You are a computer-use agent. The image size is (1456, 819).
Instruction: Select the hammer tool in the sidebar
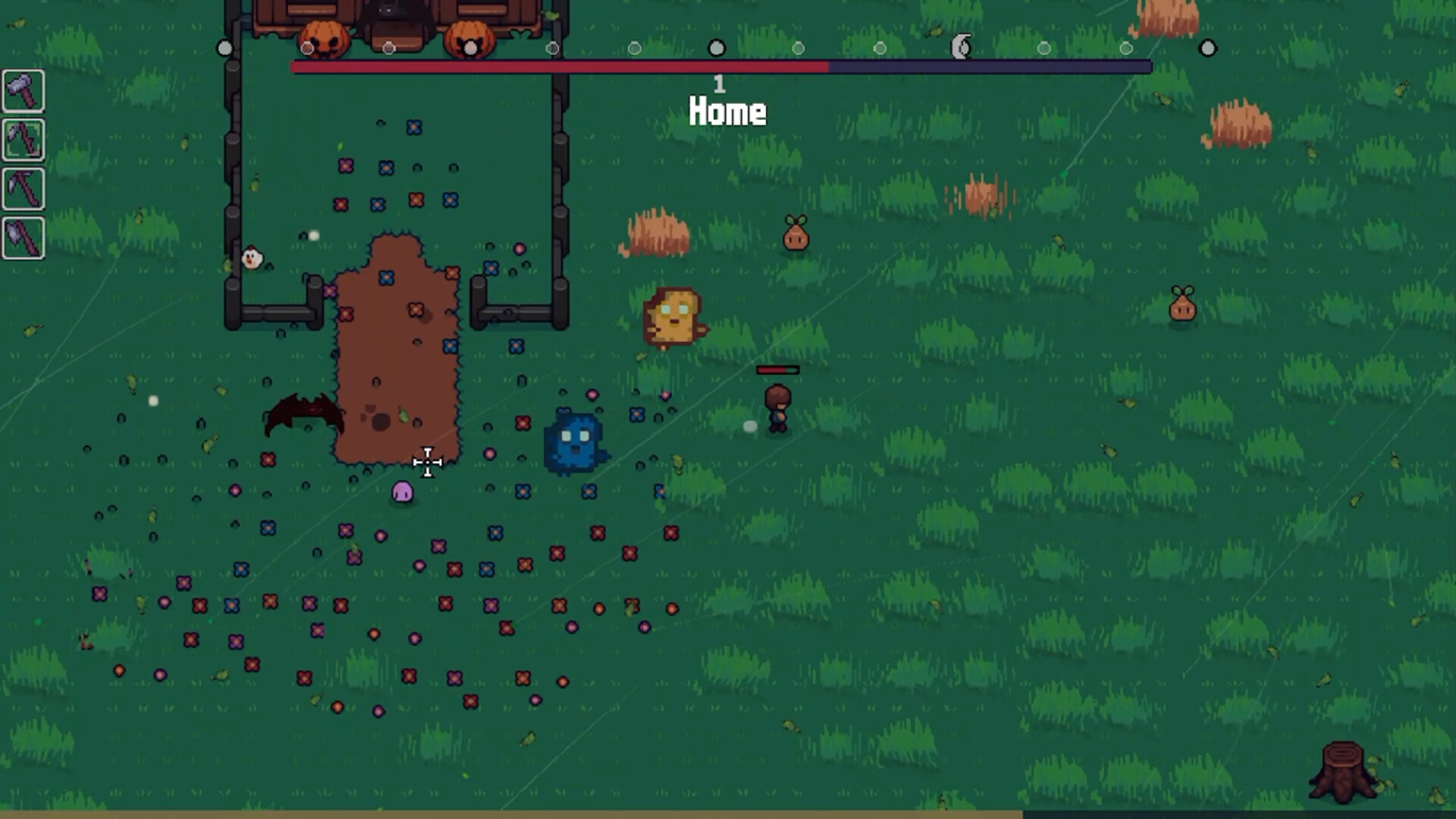[23, 91]
